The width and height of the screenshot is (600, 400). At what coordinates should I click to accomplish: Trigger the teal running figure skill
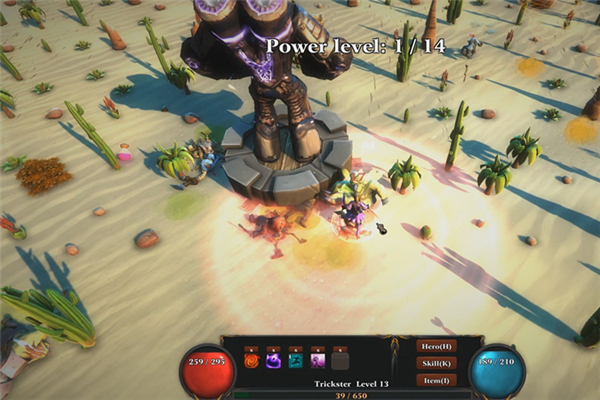pos(295,360)
